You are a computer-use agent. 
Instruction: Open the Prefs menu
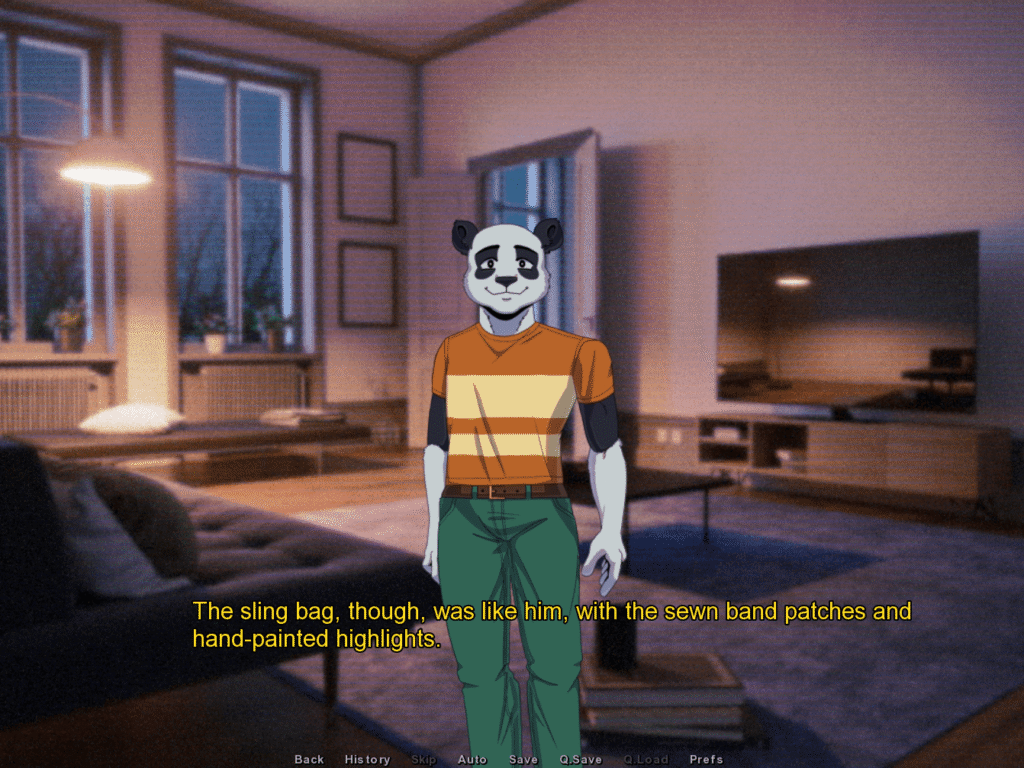[x=706, y=760]
